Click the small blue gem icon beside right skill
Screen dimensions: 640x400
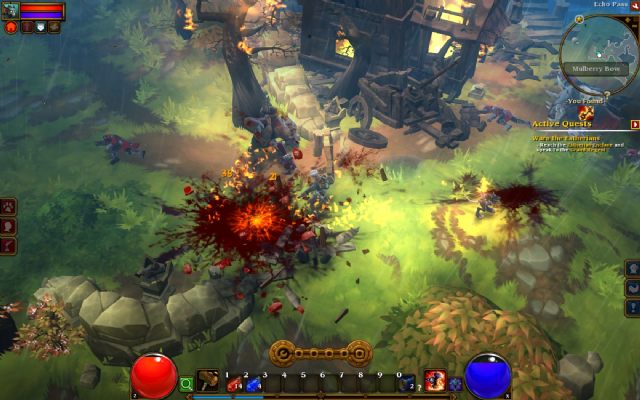pyautogui.click(x=455, y=384)
